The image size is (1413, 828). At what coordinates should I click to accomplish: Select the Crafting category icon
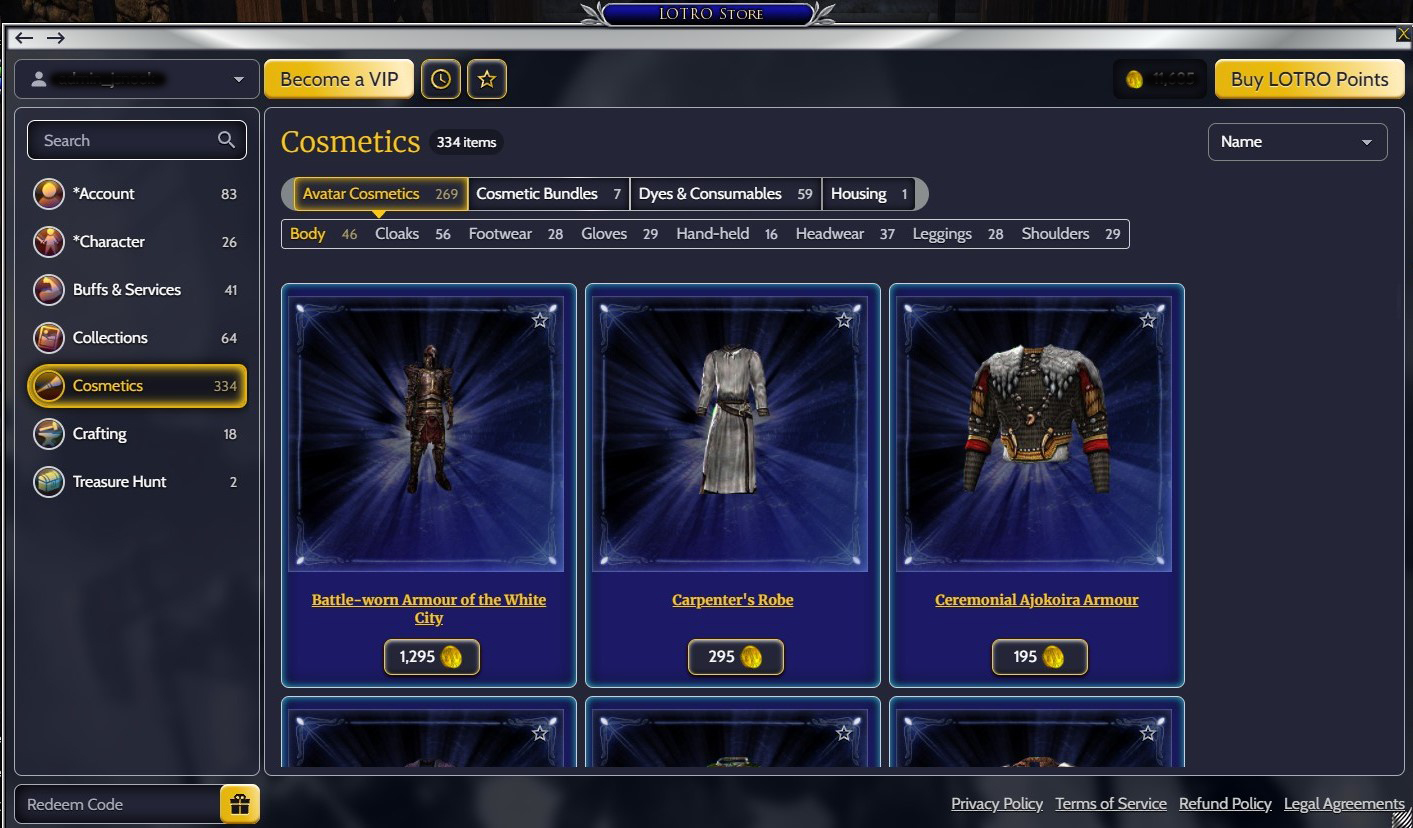pyautogui.click(x=48, y=433)
